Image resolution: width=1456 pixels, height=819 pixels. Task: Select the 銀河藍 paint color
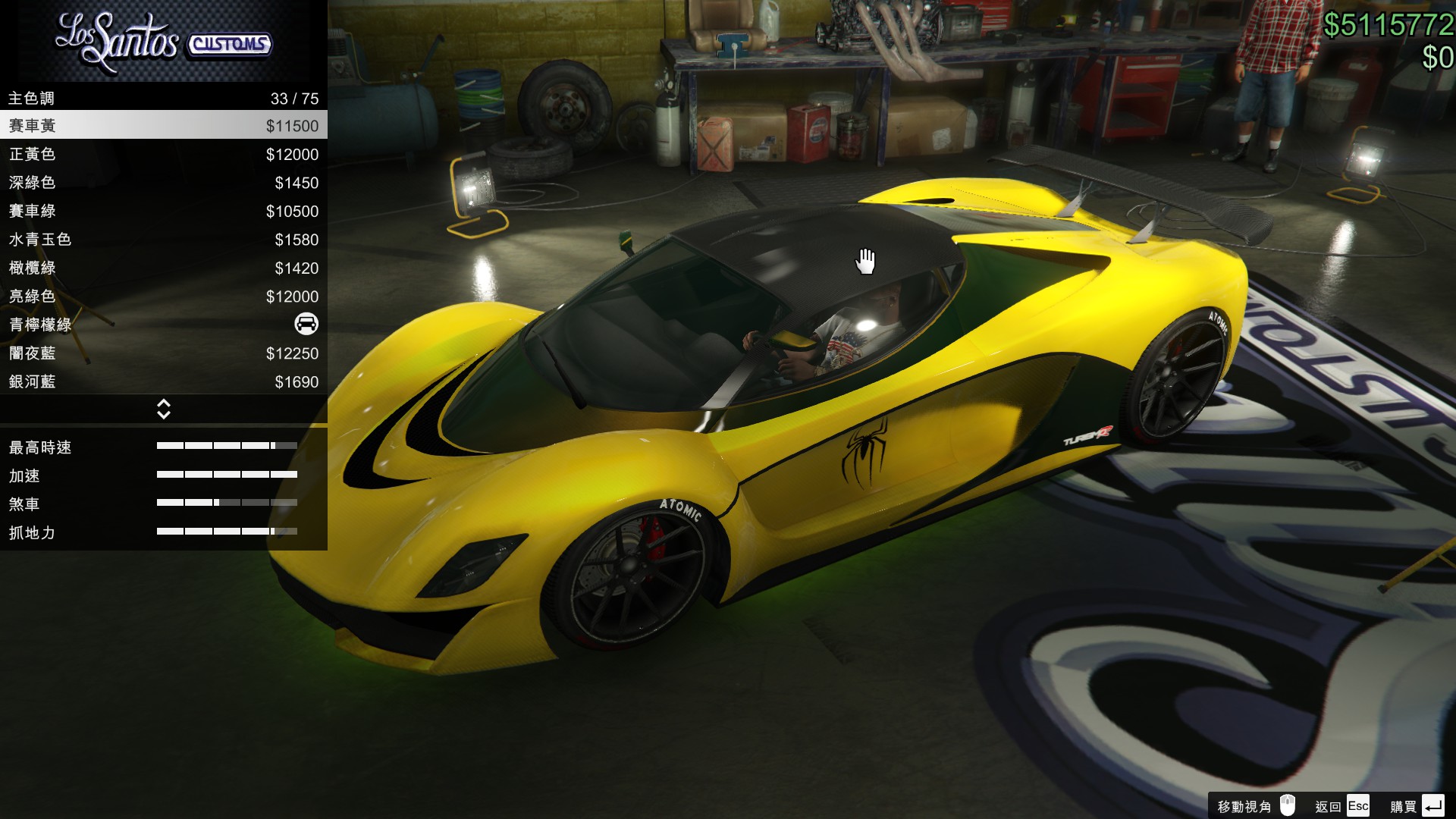tap(163, 381)
